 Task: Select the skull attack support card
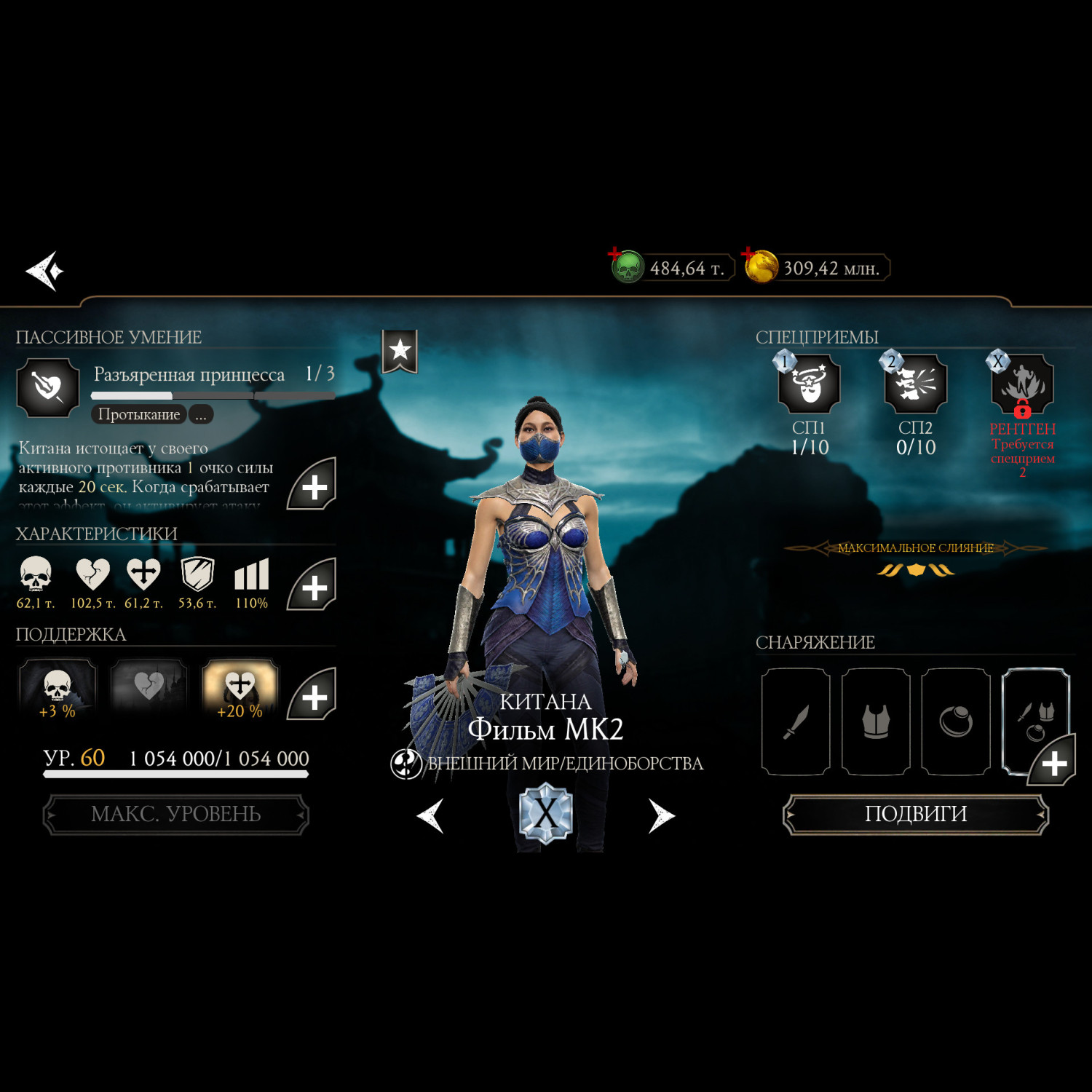[58, 688]
